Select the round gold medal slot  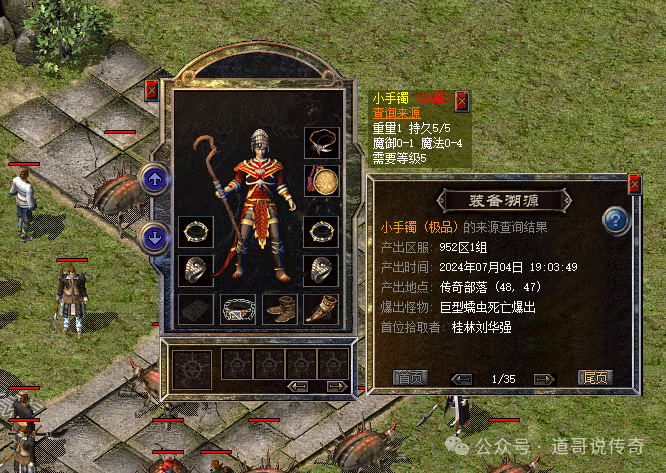click(320, 180)
